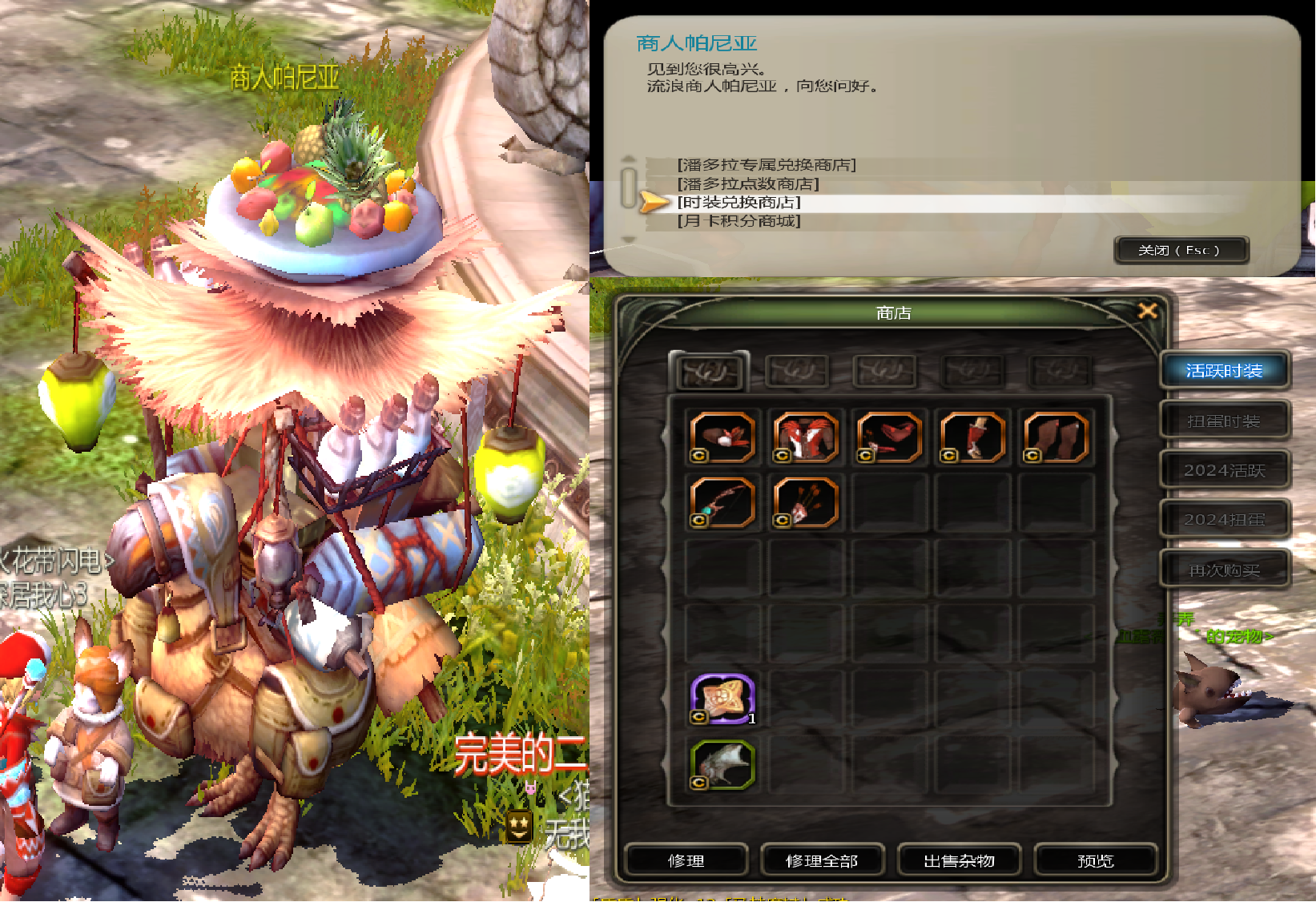The width and height of the screenshot is (1316, 902).
Task: Open the 扭蛋时装 shop category
Action: pos(1224,421)
